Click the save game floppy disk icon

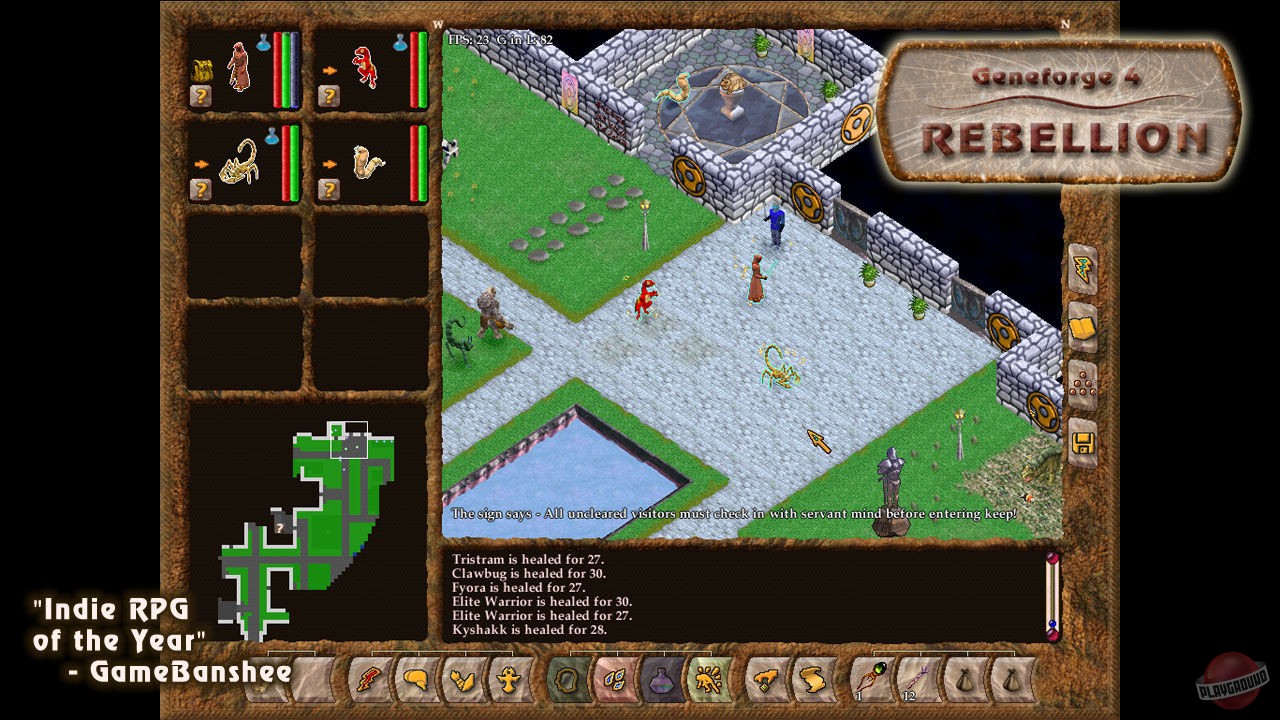point(1083,443)
